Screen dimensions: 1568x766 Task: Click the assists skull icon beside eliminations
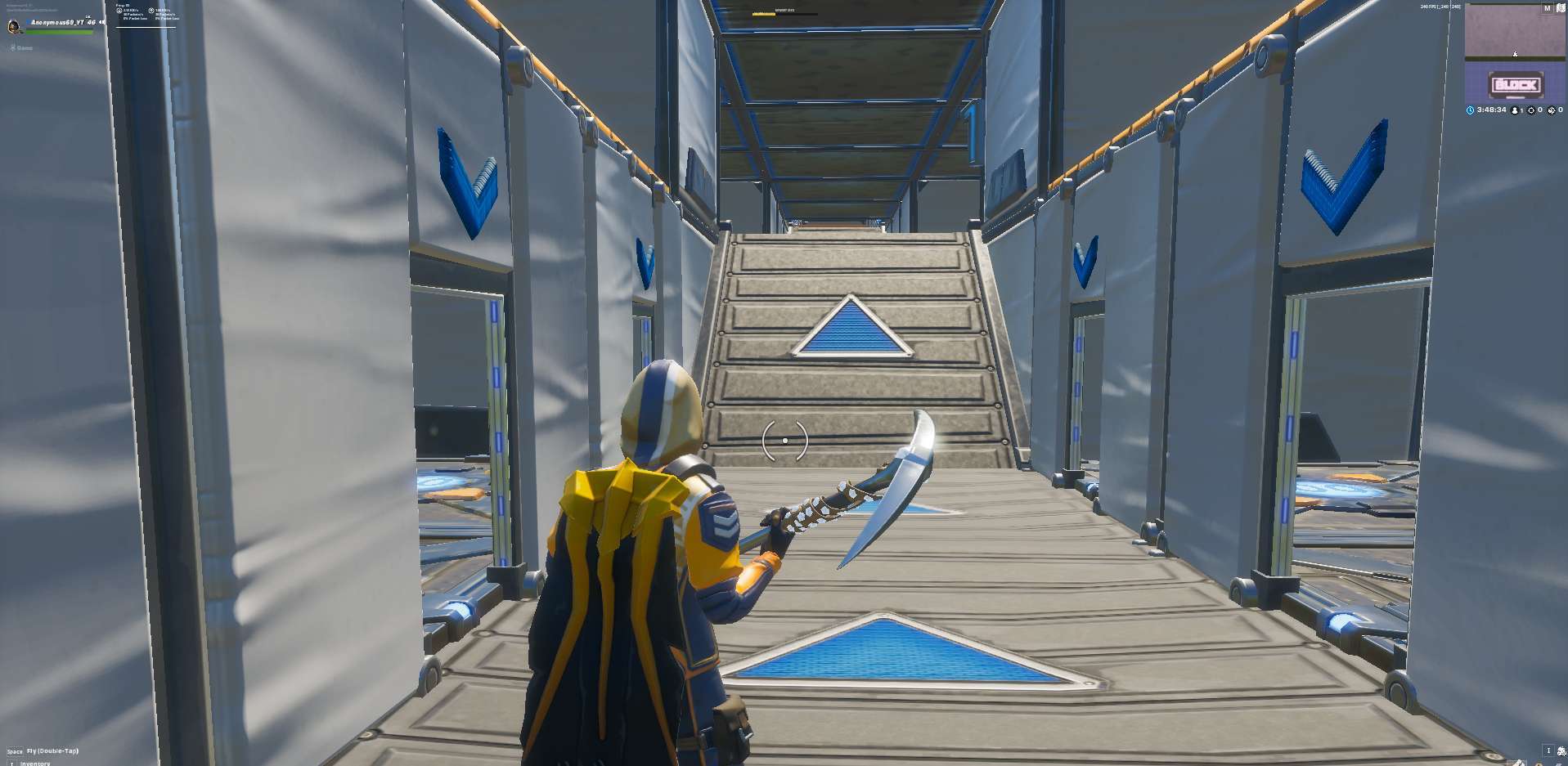tap(1552, 110)
